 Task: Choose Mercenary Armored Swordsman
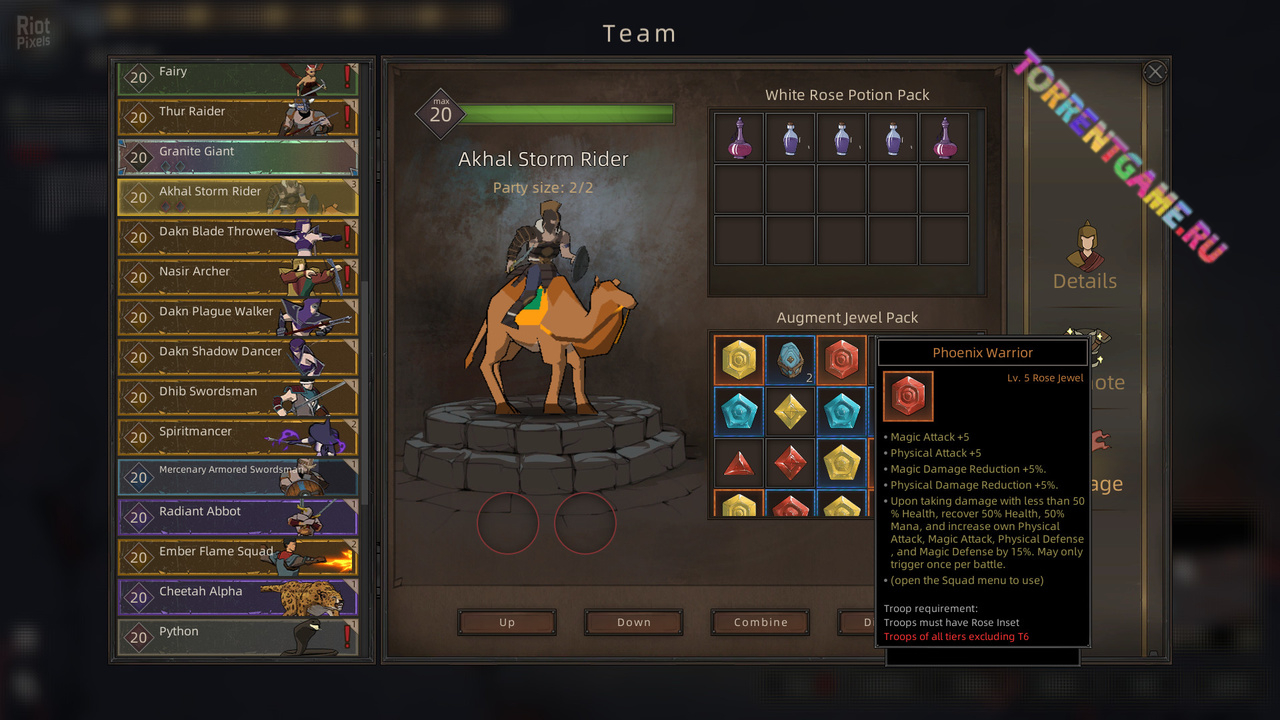pos(237,477)
